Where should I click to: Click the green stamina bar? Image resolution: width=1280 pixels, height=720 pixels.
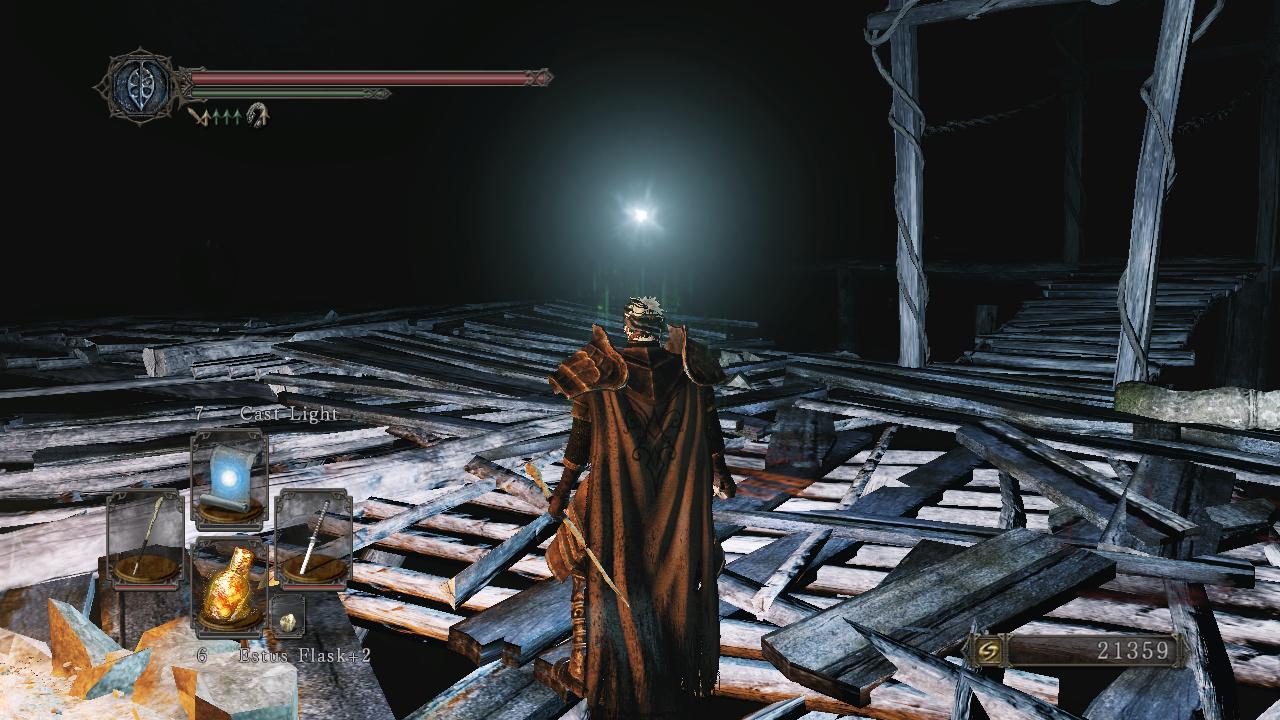click(x=290, y=93)
